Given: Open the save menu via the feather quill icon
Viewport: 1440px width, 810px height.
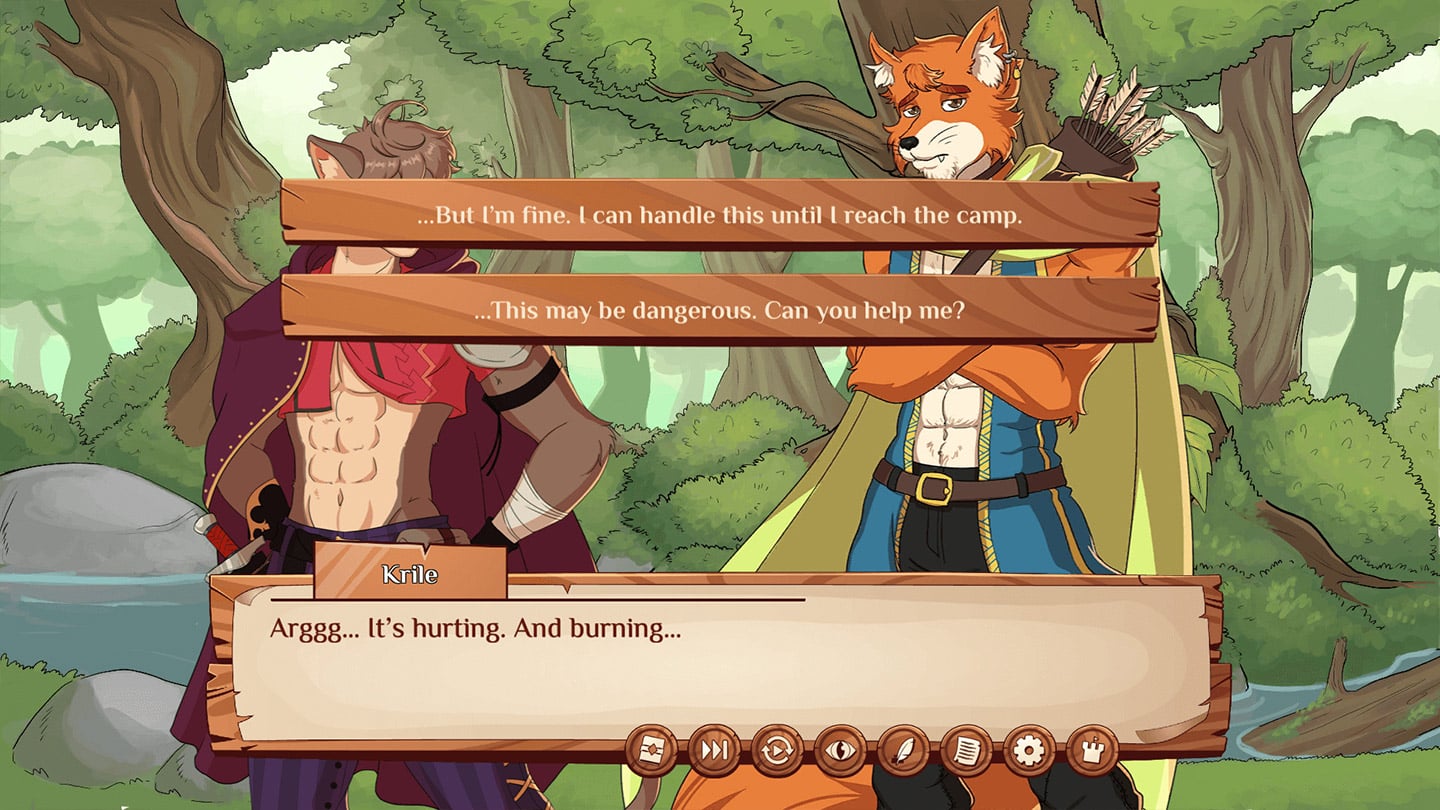Looking at the screenshot, I should click(903, 751).
